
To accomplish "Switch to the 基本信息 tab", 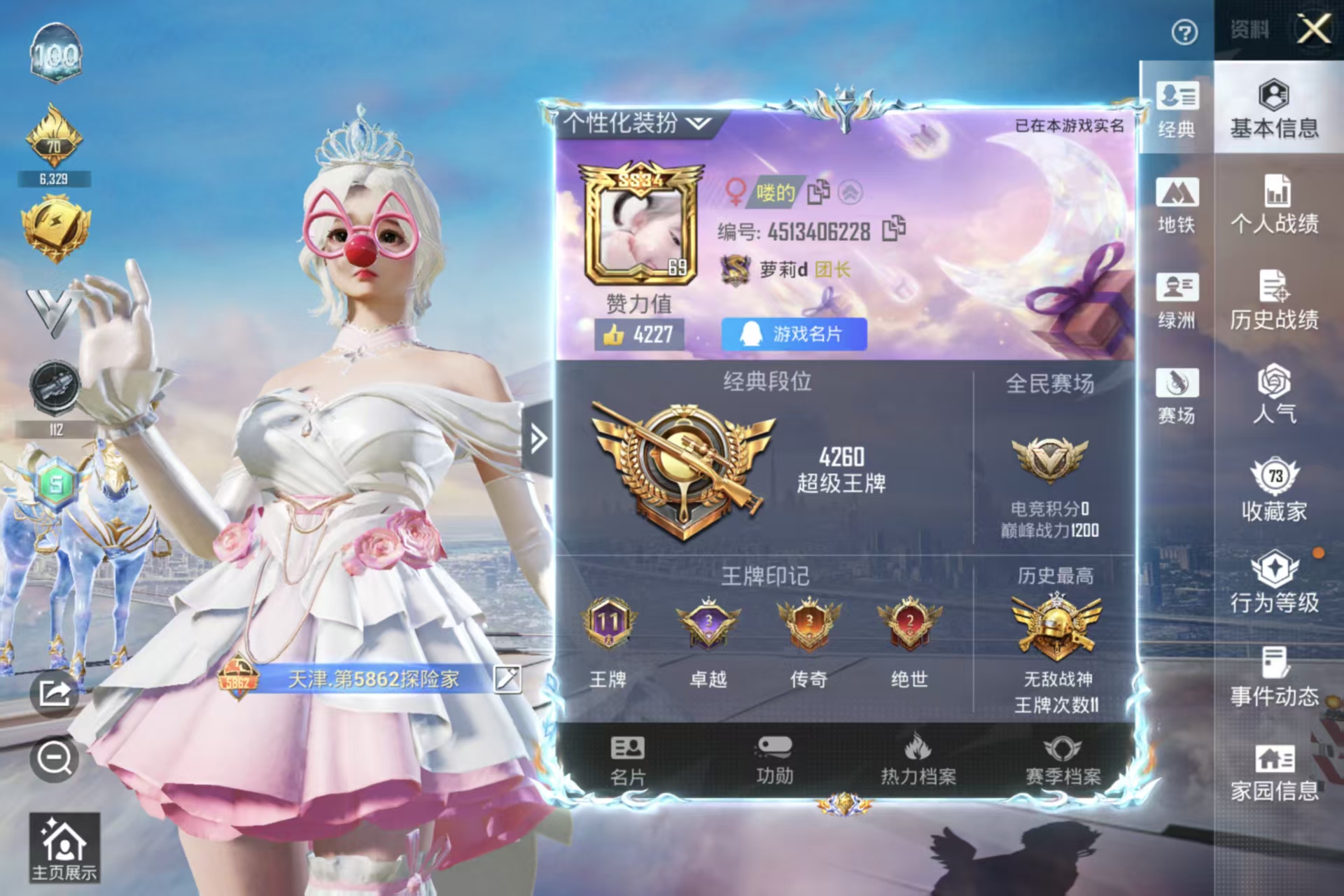I will point(1274,108).
